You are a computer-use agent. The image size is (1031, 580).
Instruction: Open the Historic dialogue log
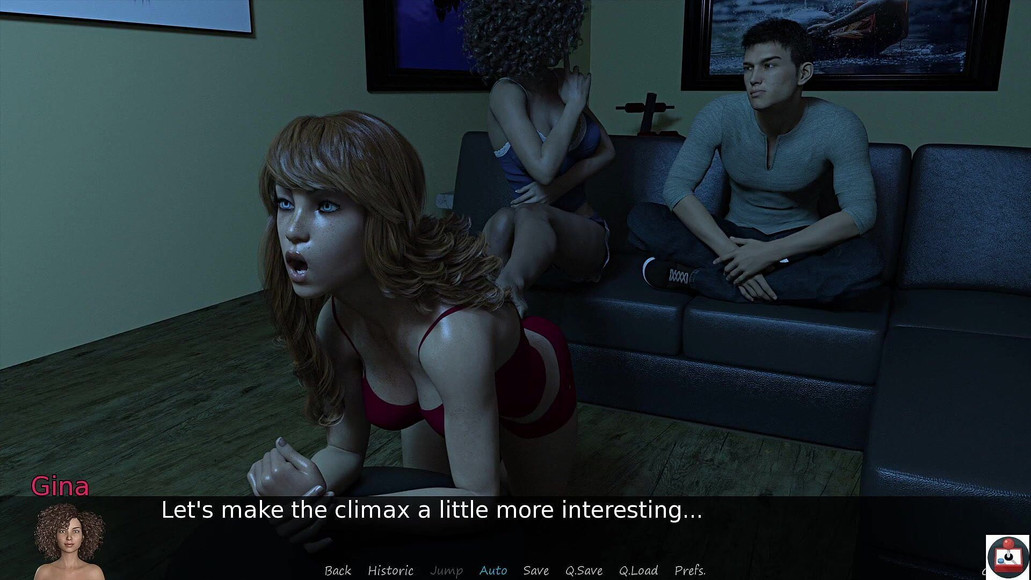coord(390,570)
